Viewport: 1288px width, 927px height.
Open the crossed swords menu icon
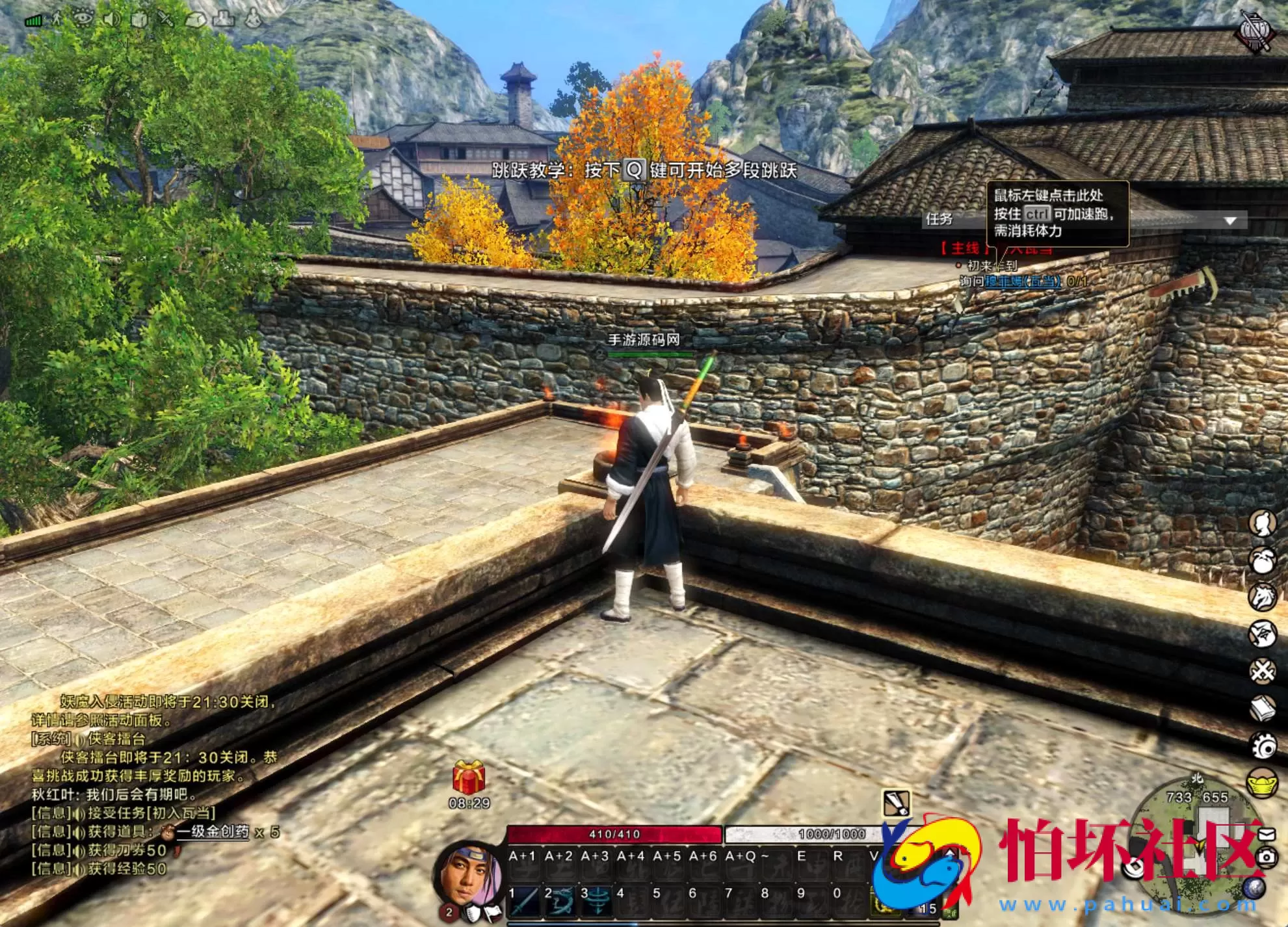1263,670
